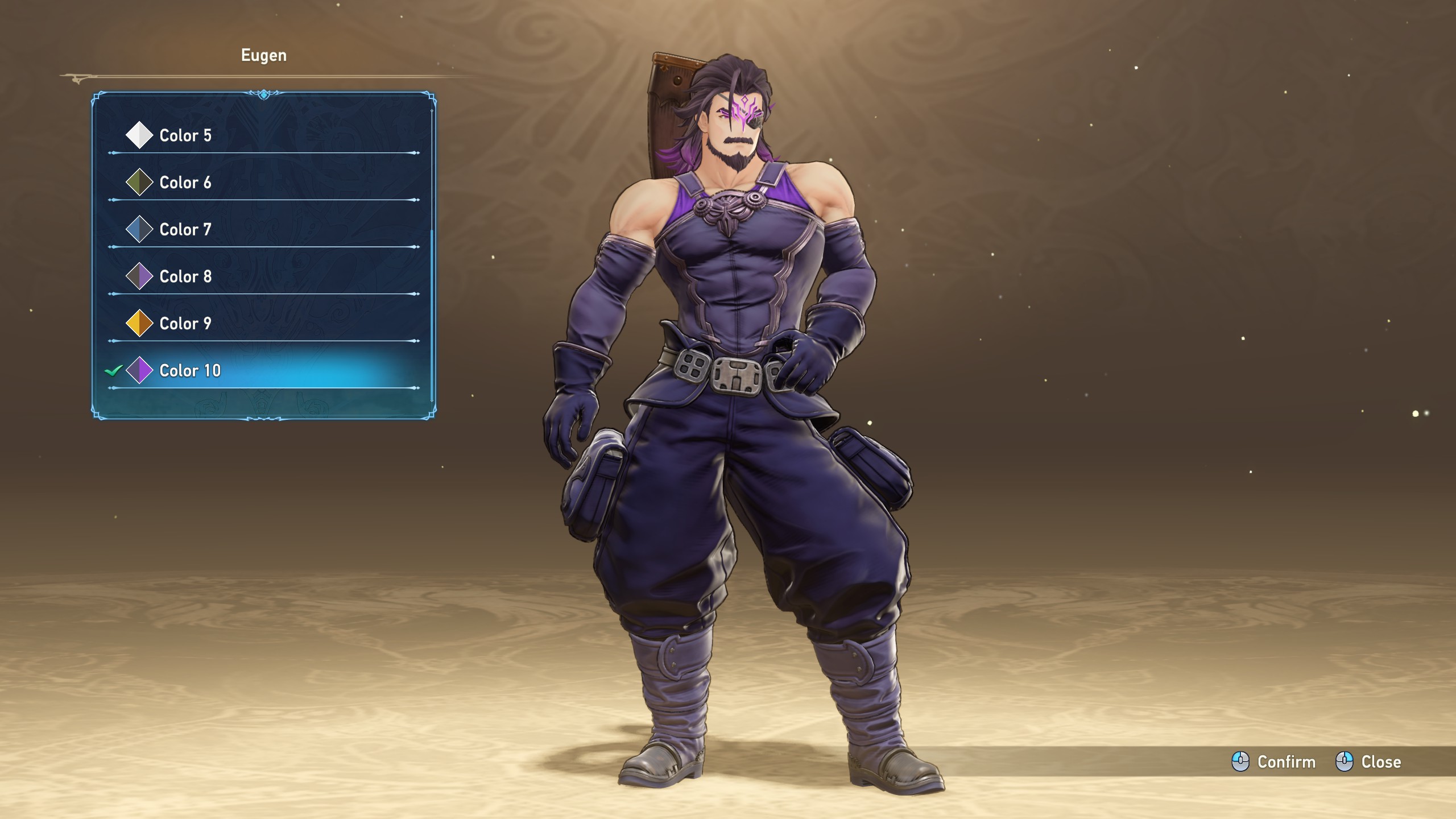Choose Color 6 olive outfit
This screenshot has width=1456, height=819.
tap(185, 183)
